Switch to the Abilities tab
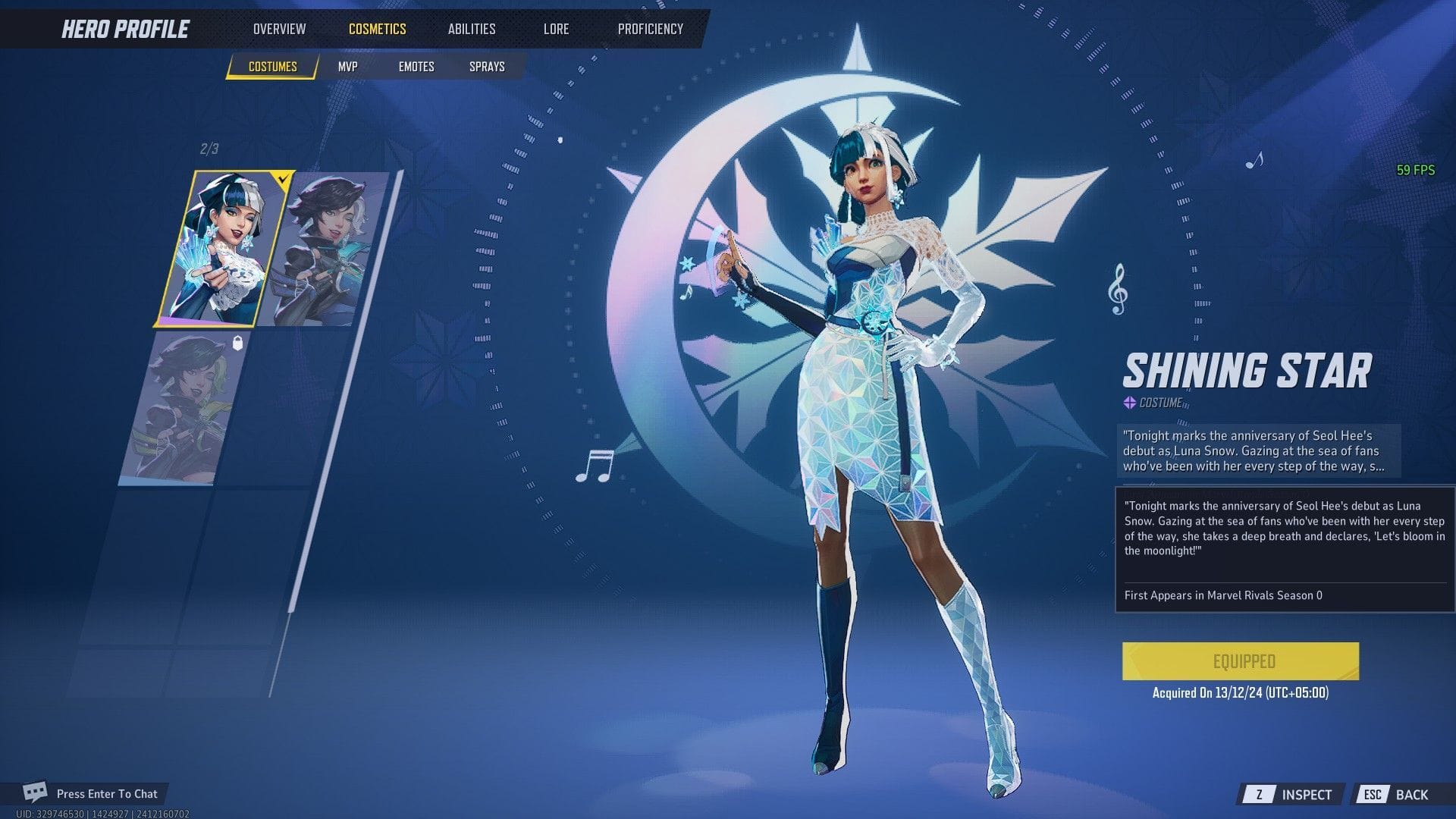 click(471, 29)
